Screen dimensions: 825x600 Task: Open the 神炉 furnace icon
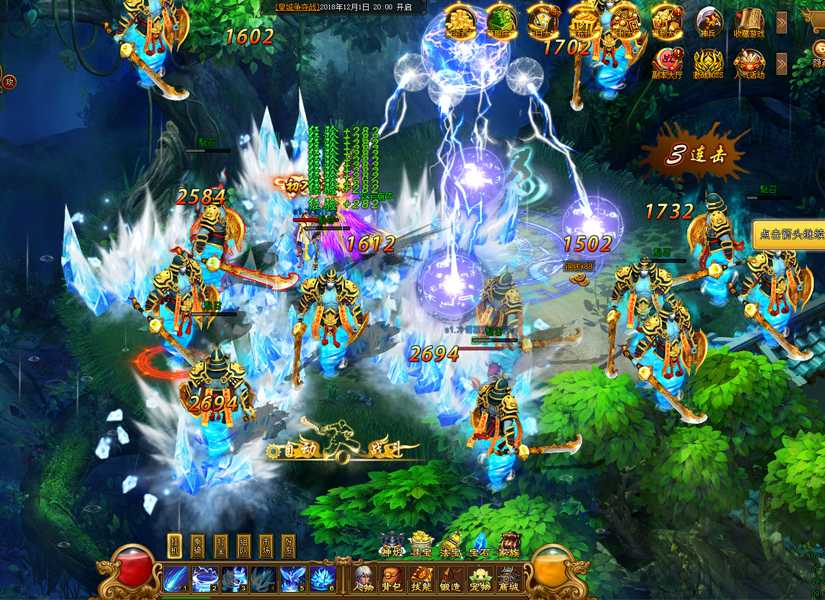[393, 545]
